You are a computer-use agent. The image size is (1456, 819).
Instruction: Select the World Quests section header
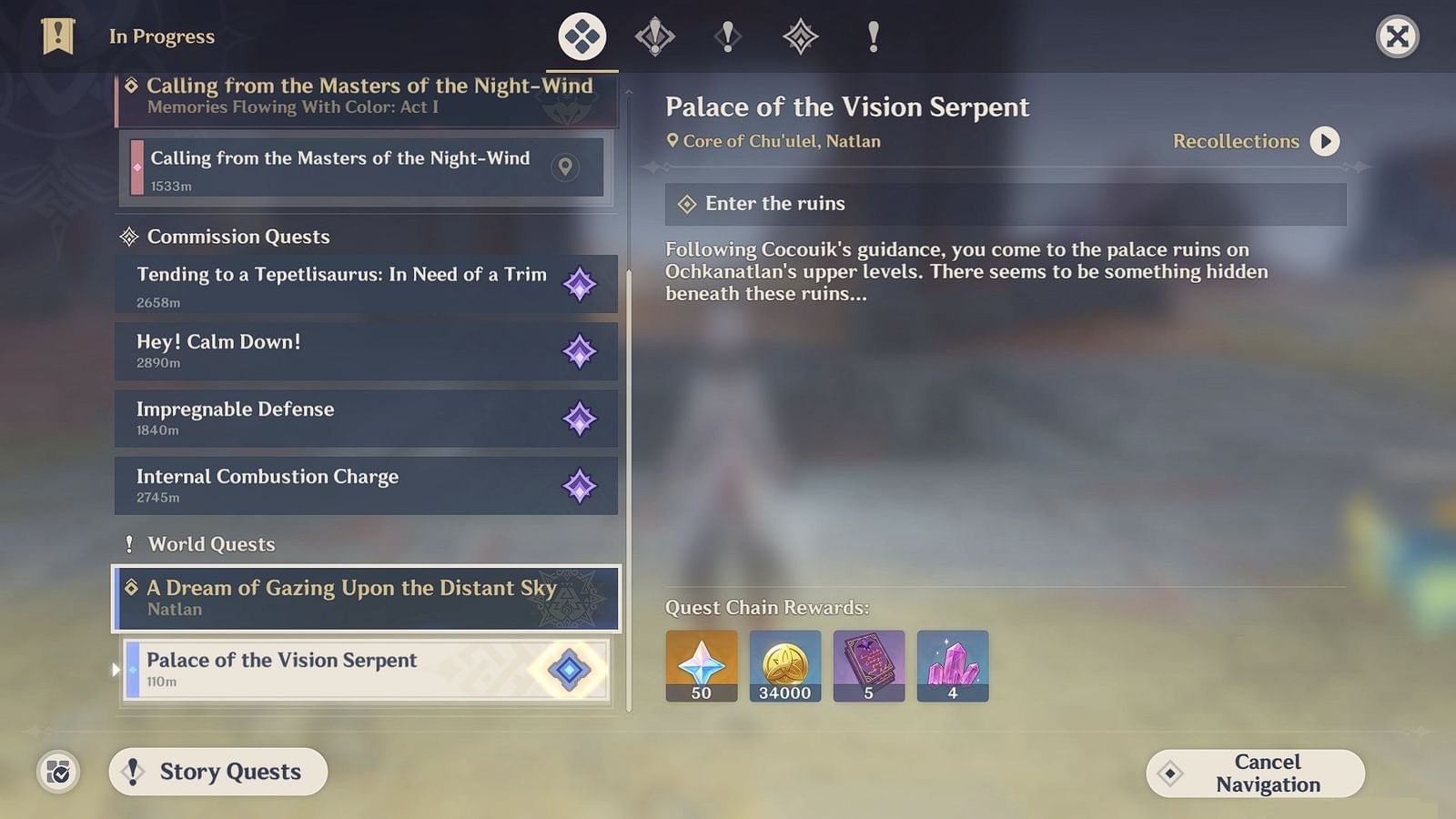pyautogui.click(x=211, y=543)
